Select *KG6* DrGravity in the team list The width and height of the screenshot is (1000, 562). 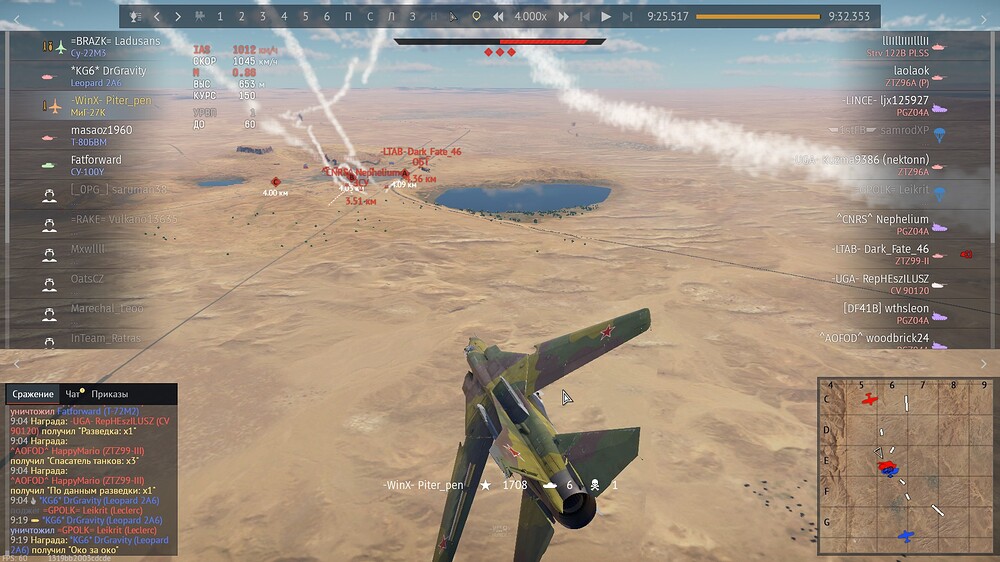click(x=108, y=71)
